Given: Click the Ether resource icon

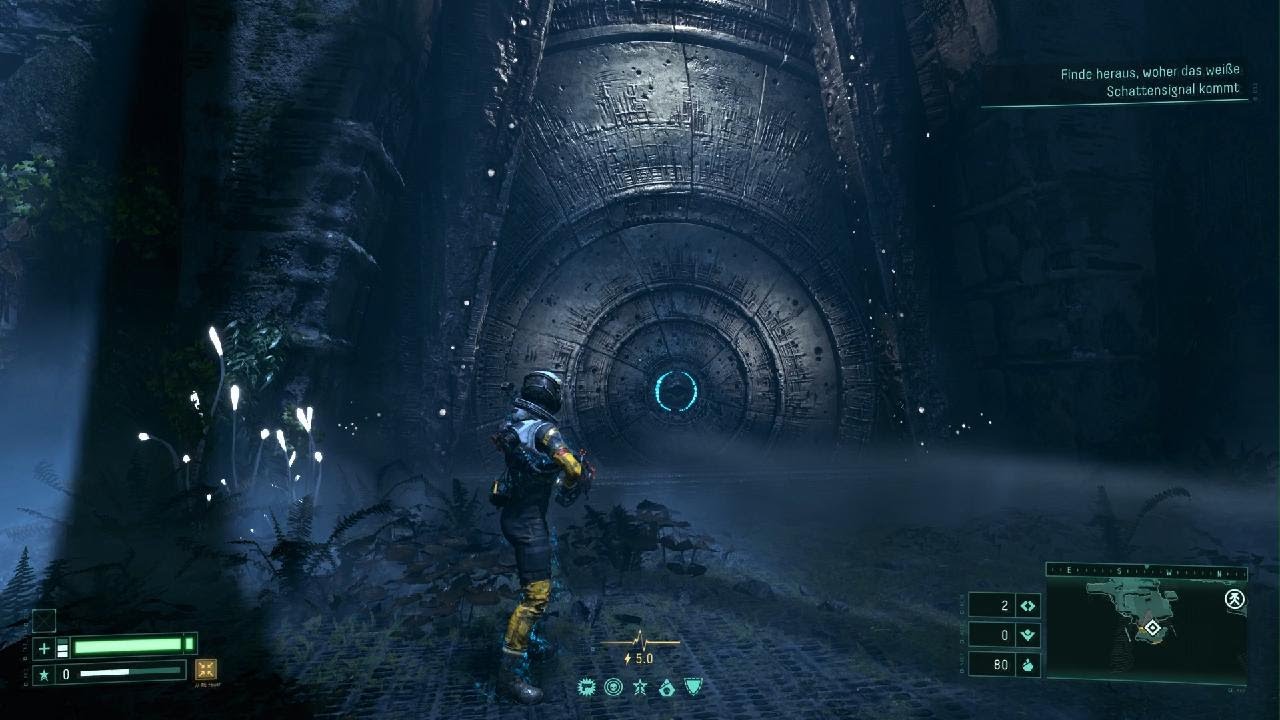Looking at the screenshot, I should pos(1028,605).
